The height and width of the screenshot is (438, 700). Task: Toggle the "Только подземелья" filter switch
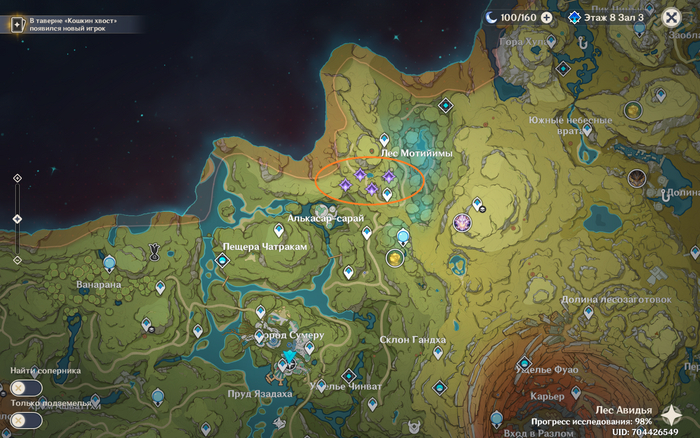pyautogui.click(x=26, y=420)
